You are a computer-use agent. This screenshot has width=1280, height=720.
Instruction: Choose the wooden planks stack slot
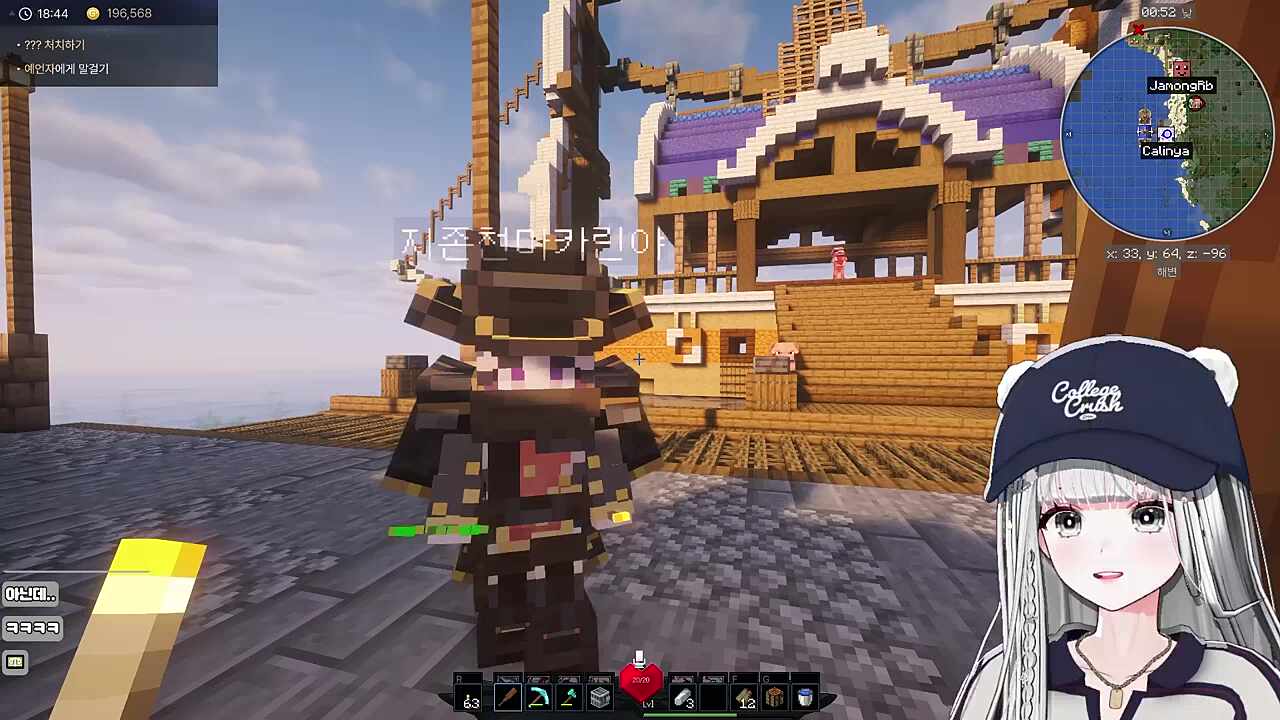pos(745,697)
